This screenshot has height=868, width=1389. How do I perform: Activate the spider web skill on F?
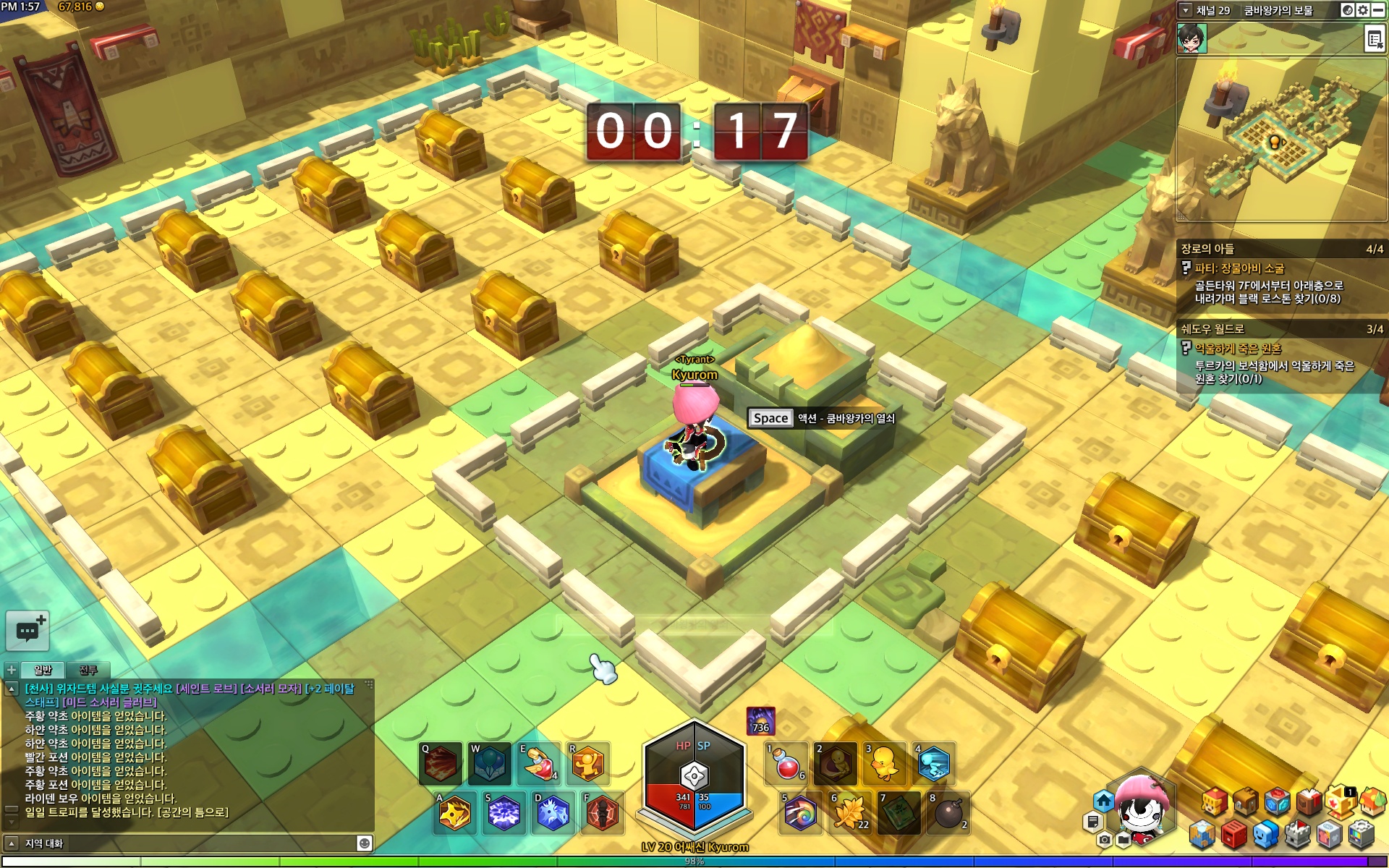pos(602,813)
